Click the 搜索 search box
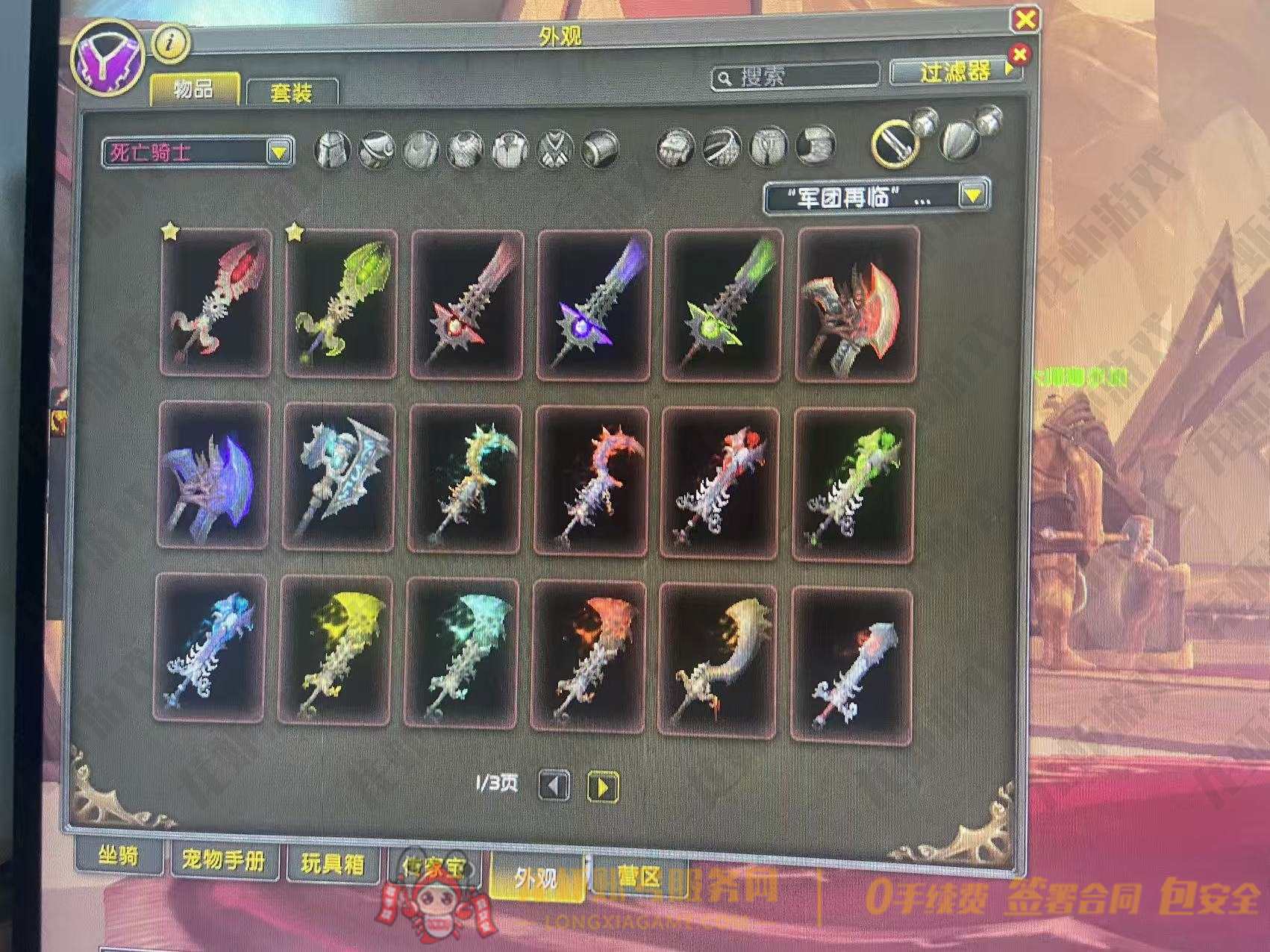This screenshot has height=952, width=1270. [795, 76]
